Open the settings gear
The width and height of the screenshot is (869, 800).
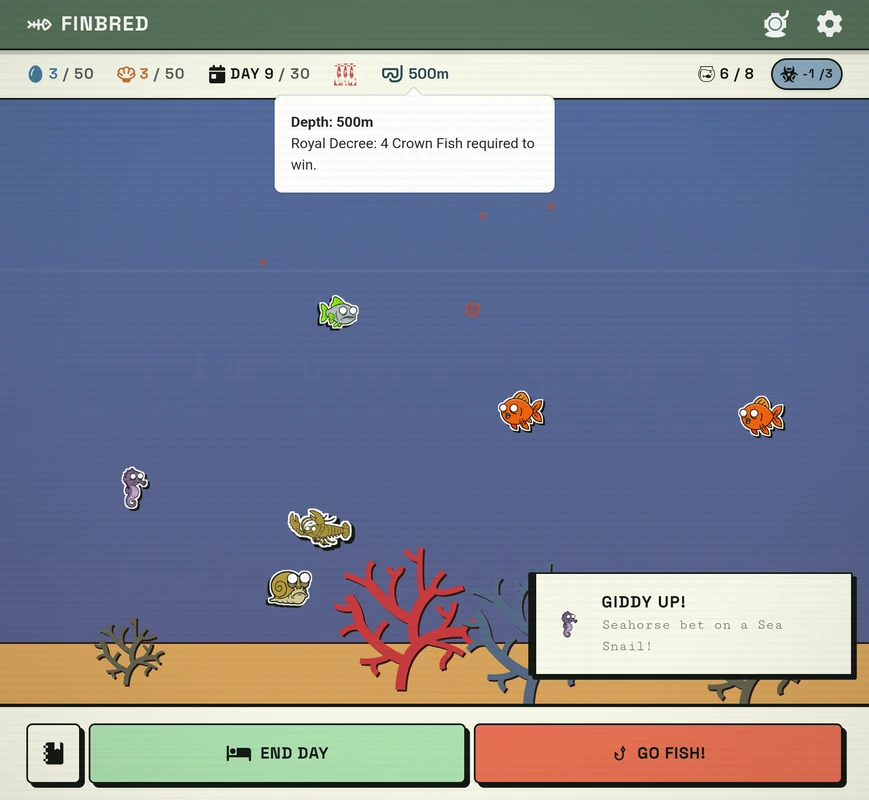tap(829, 24)
